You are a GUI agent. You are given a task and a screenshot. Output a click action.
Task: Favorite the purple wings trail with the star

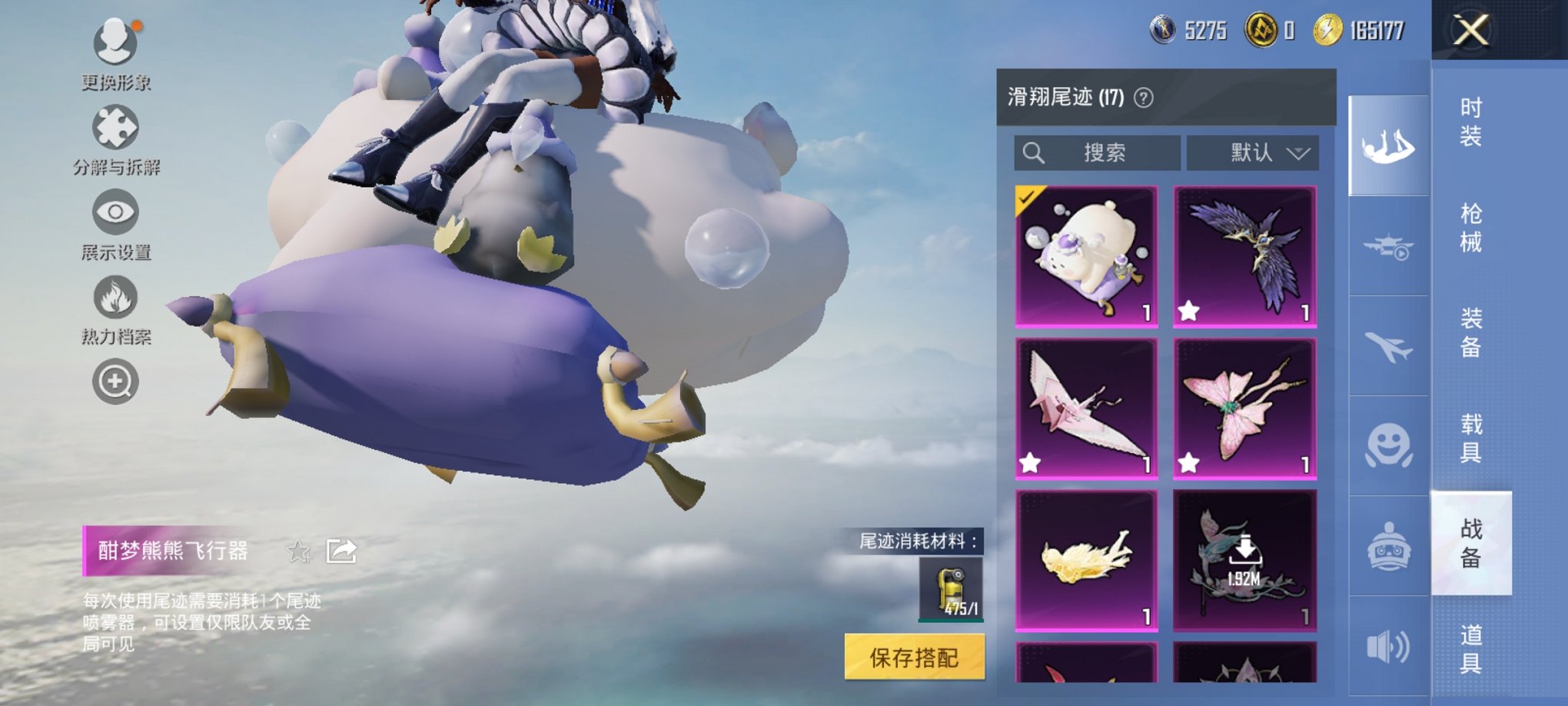click(1188, 310)
